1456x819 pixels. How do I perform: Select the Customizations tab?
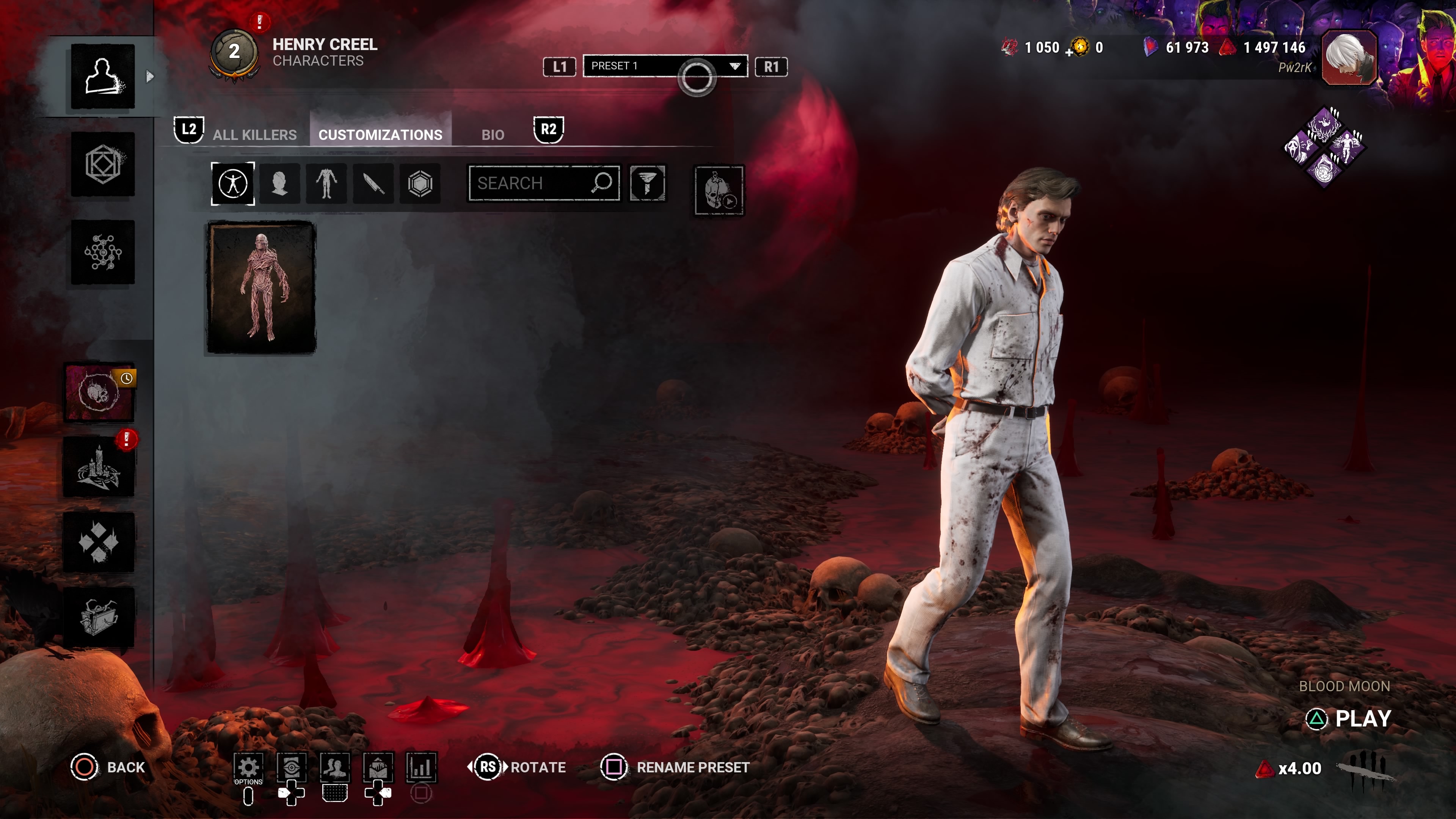[x=380, y=135]
